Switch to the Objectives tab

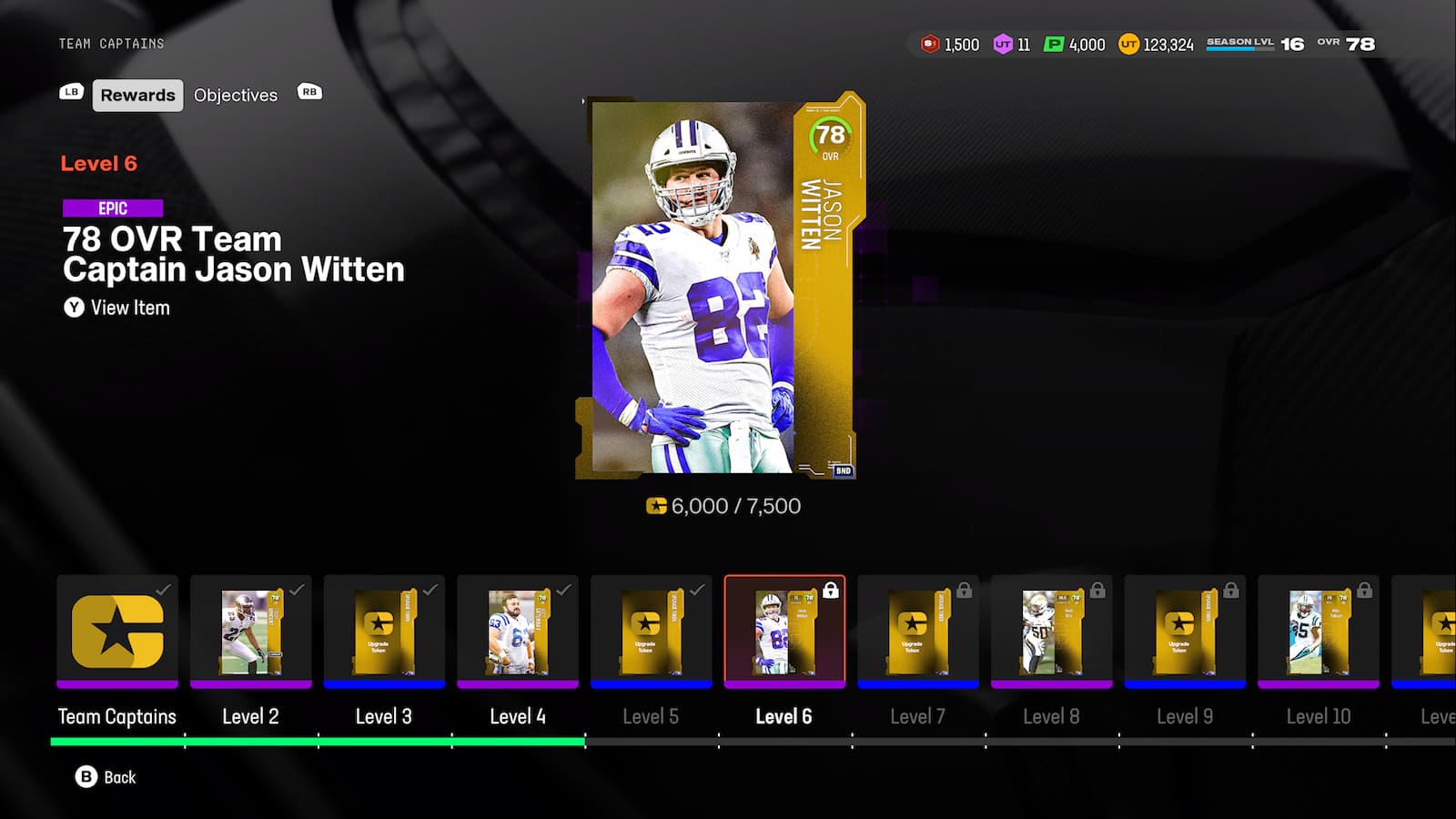pyautogui.click(x=235, y=95)
